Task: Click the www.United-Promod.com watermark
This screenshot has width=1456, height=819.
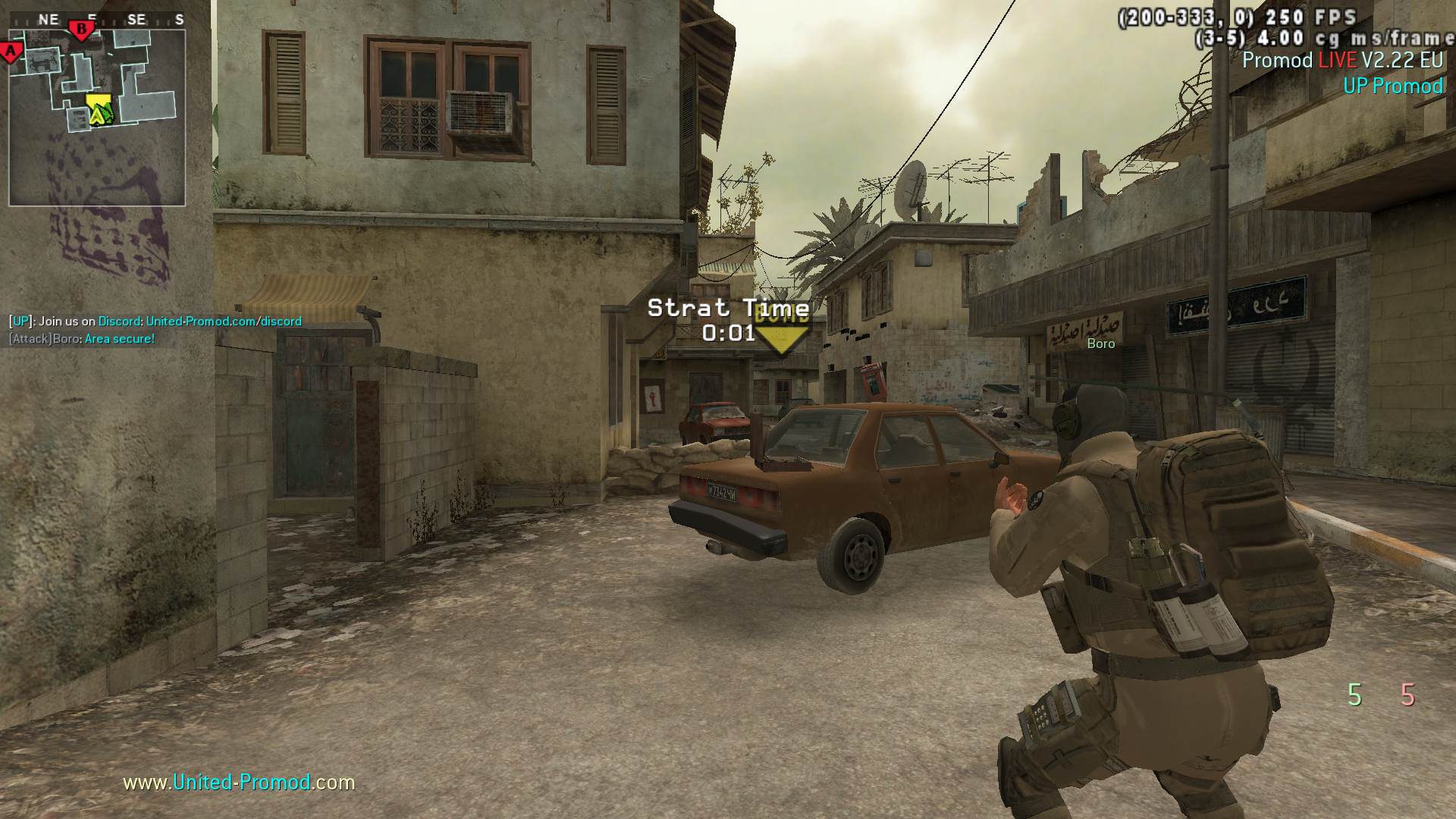Action: click(239, 782)
